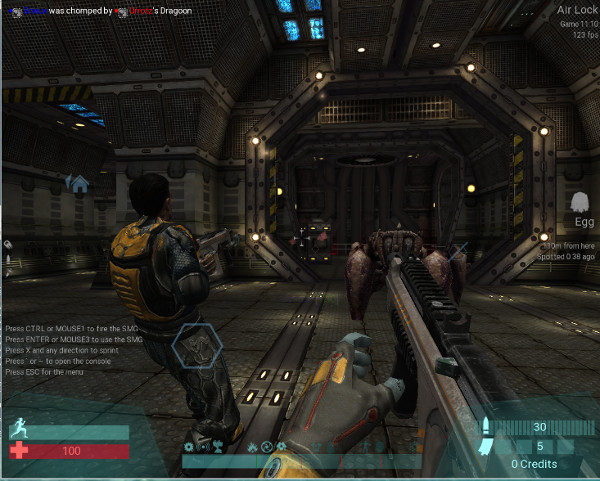The image size is (600, 481).
Task: Click the Egg beacon icon
Action: click(579, 201)
